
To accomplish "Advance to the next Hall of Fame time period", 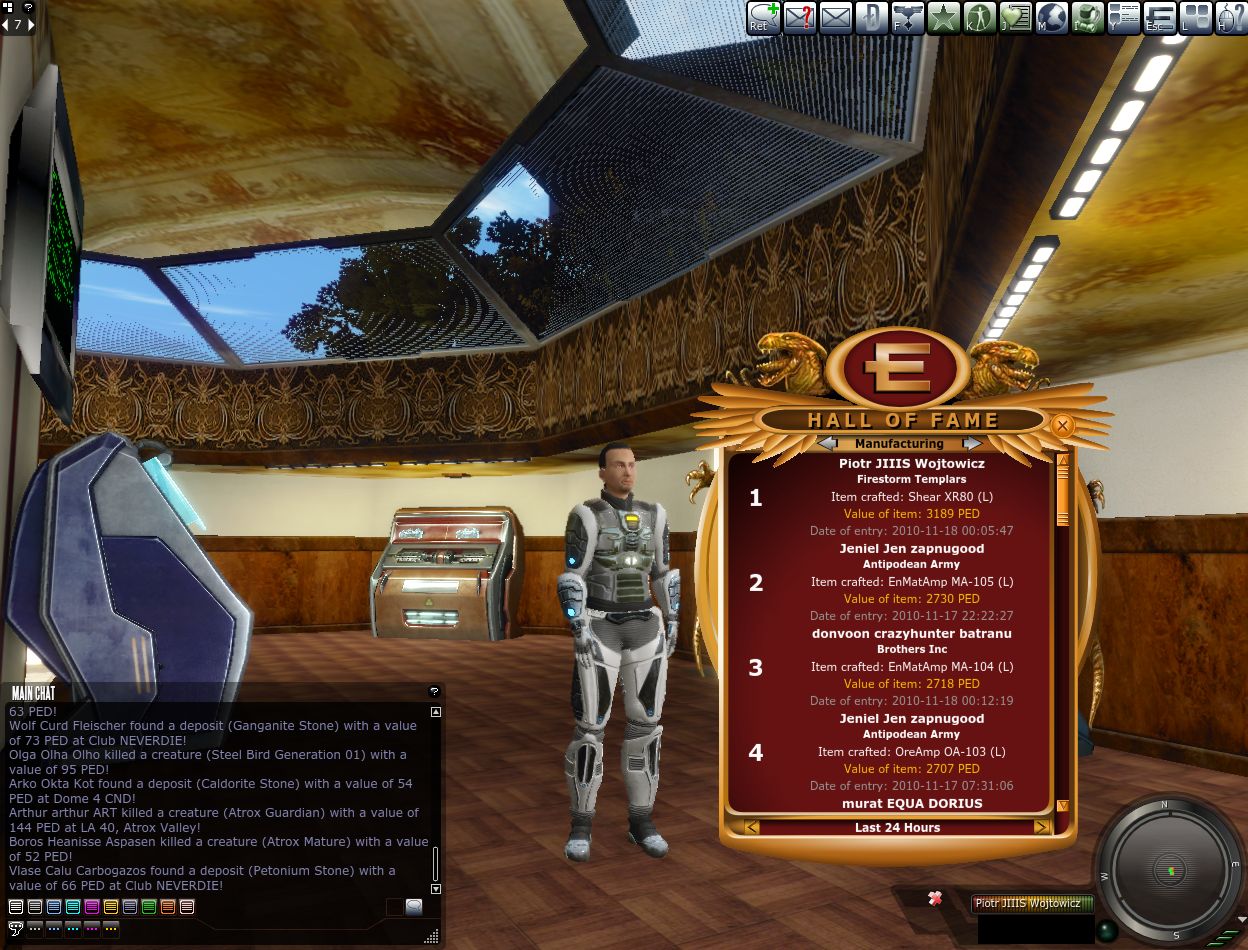I will point(1041,827).
